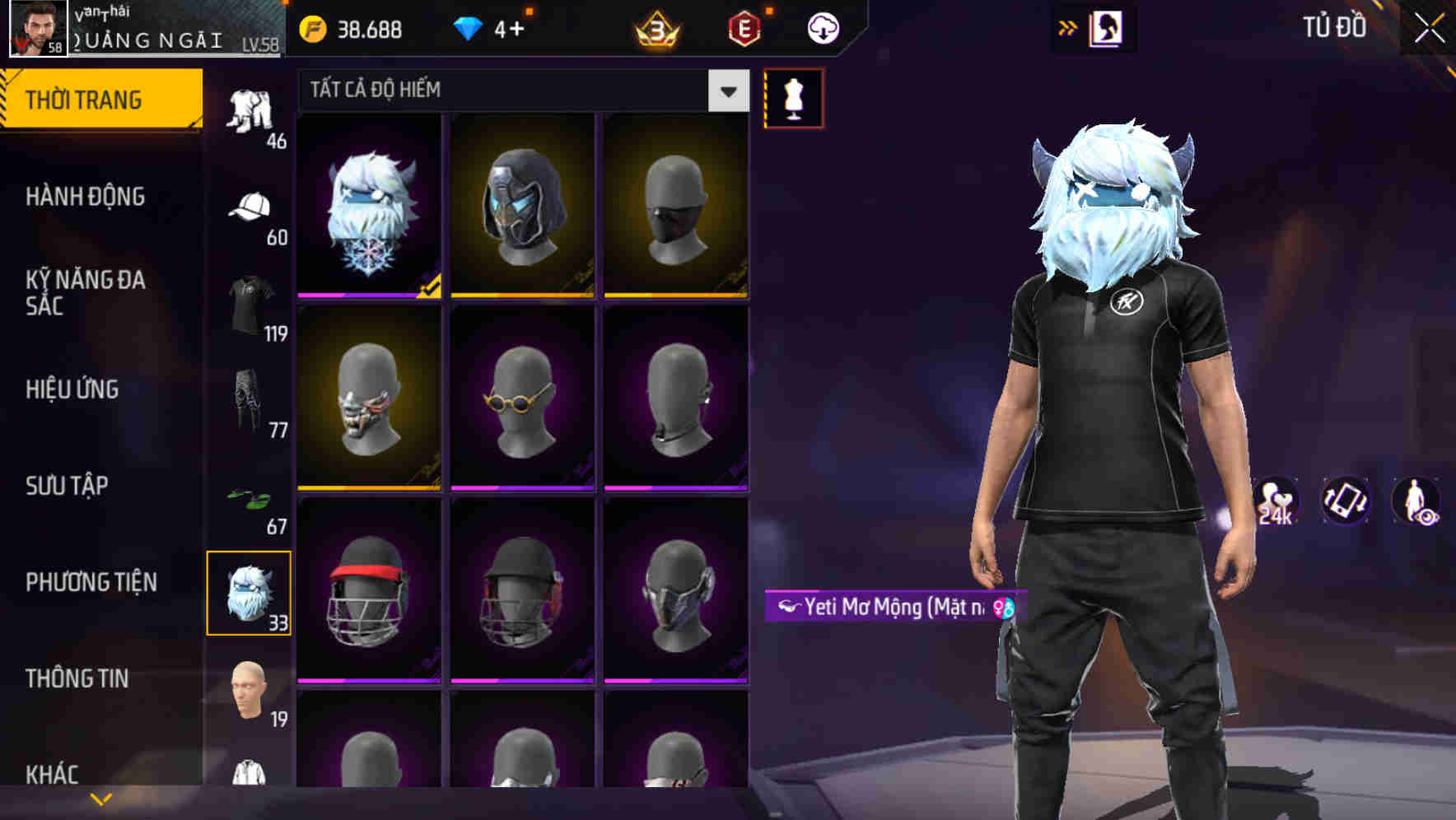Open the cloud download icon
Screen dimensions: 1456x820
click(821, 27)
